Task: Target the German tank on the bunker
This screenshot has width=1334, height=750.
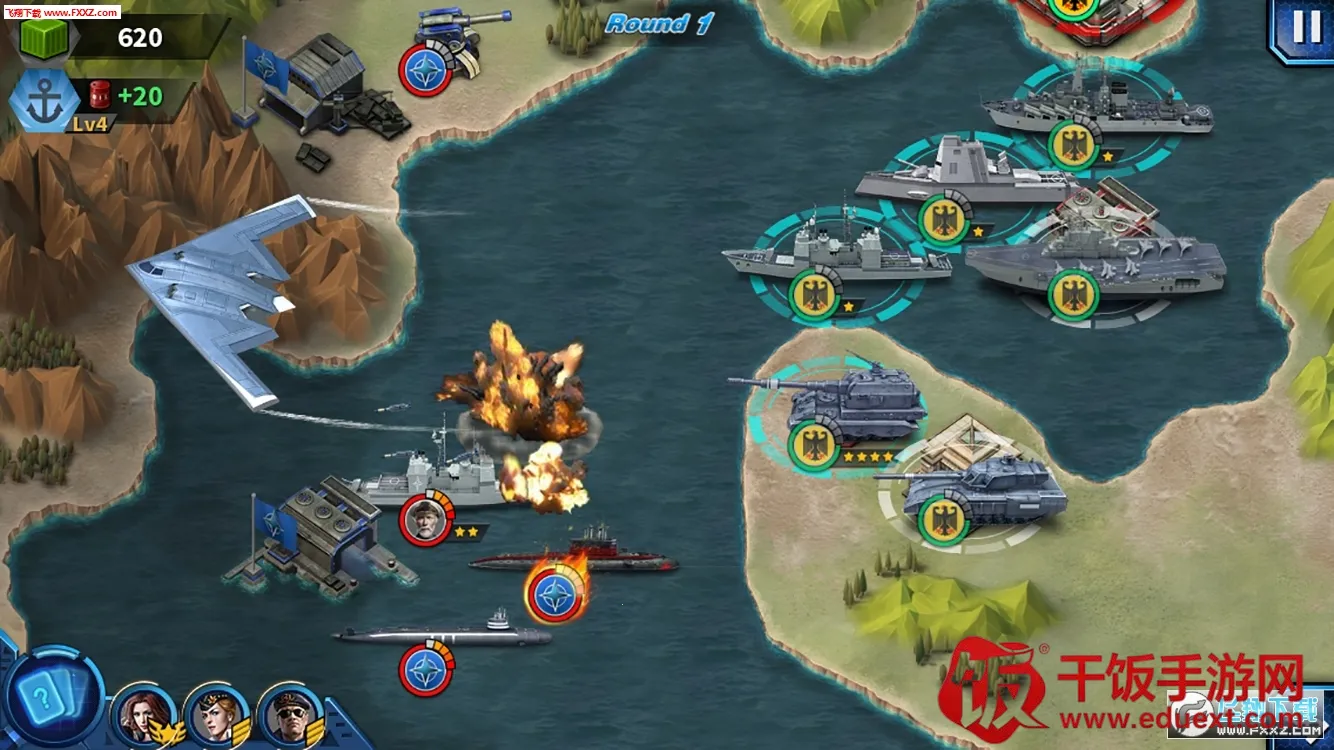Action: coord(975,490)
